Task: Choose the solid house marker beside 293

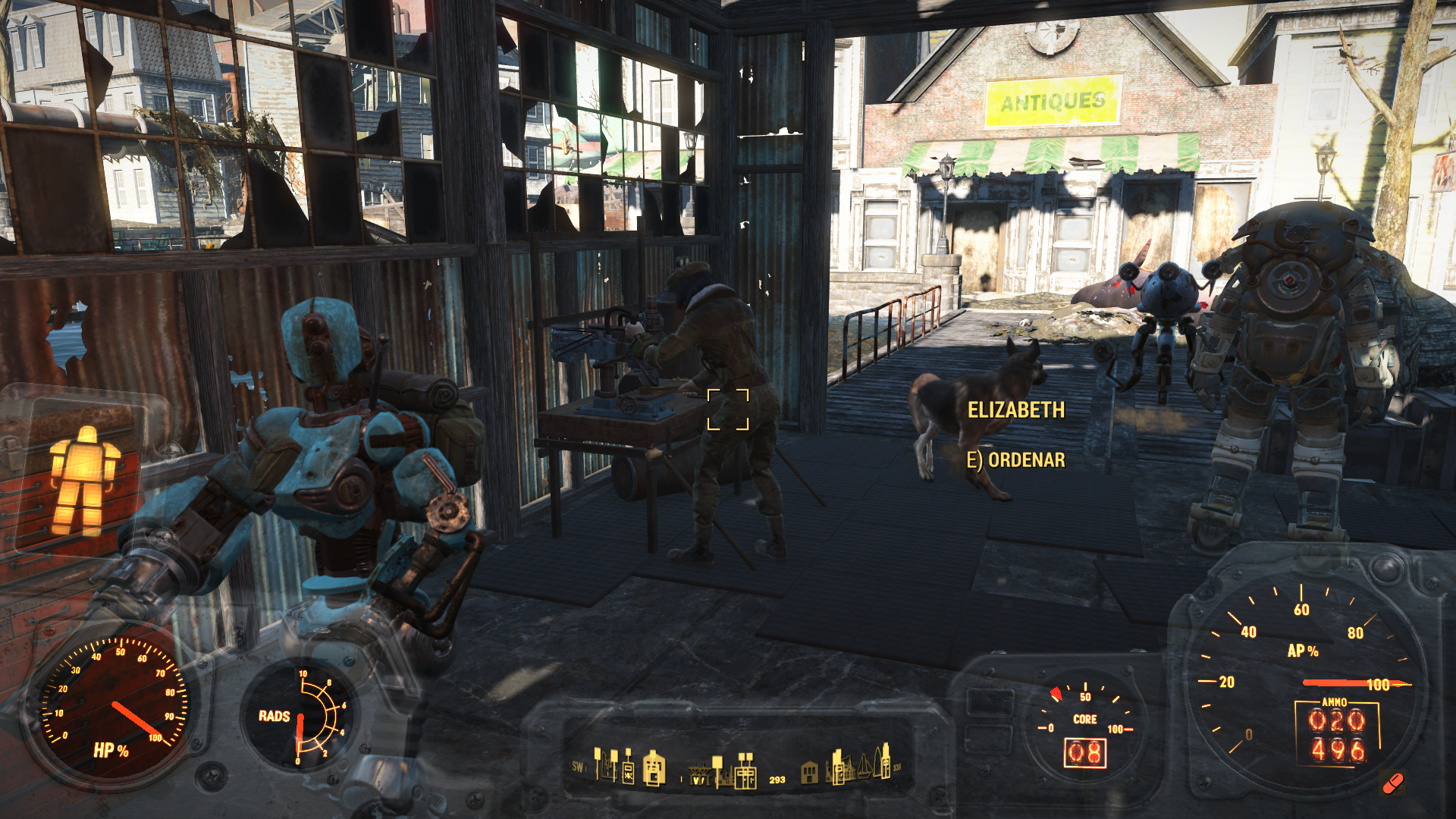Action: 810,772
